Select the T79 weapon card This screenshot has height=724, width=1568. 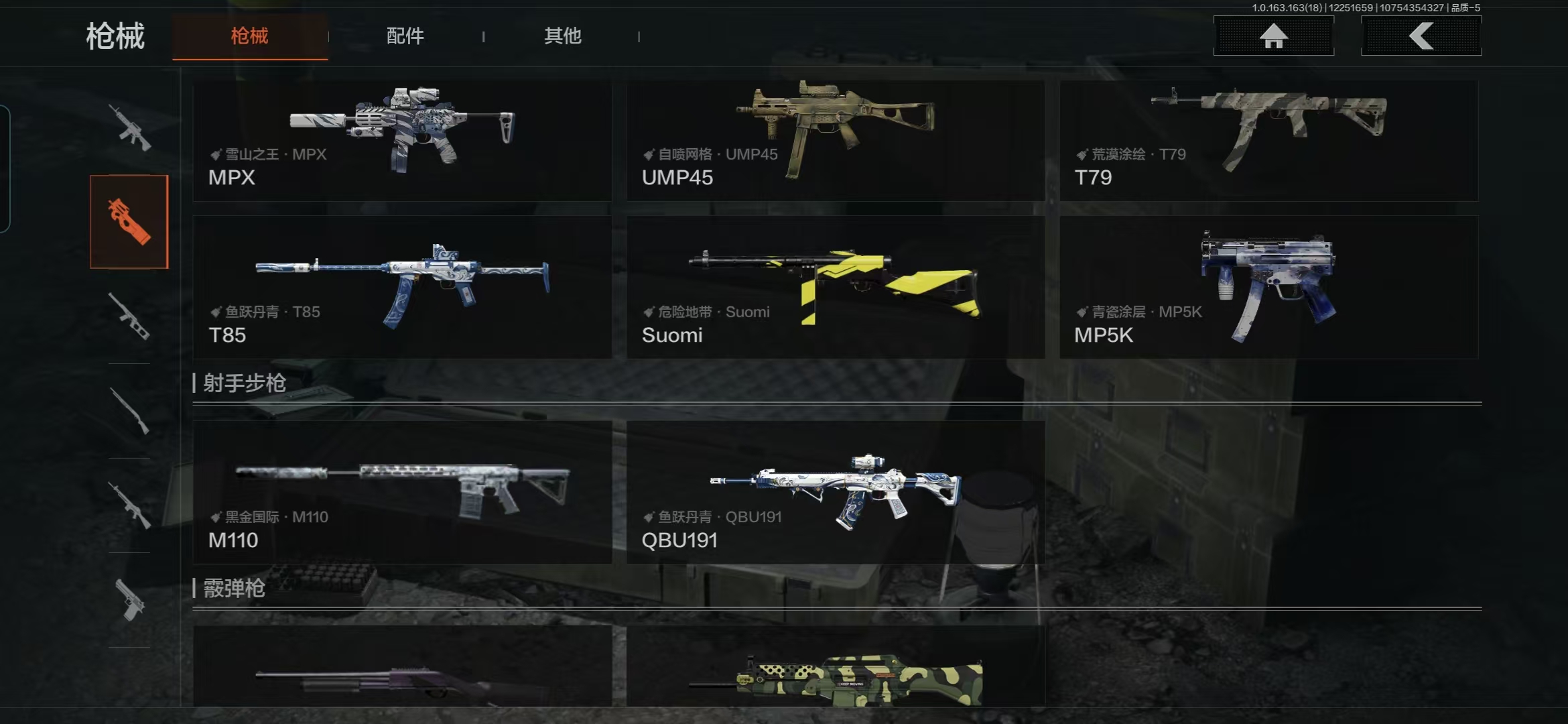[1268, 141]
